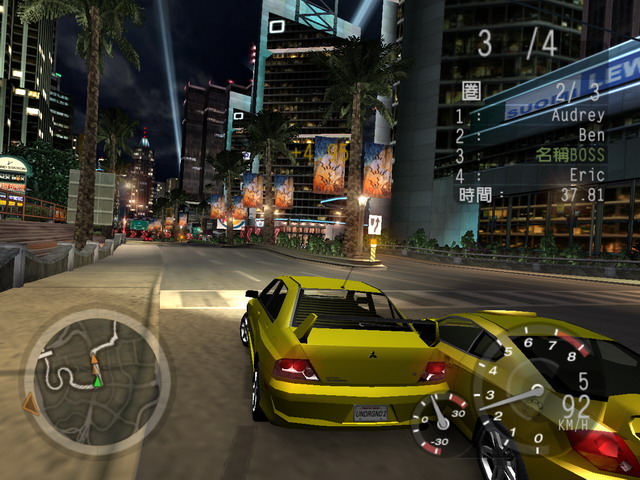Click the green player arrow on the minimap

(98, 381)
